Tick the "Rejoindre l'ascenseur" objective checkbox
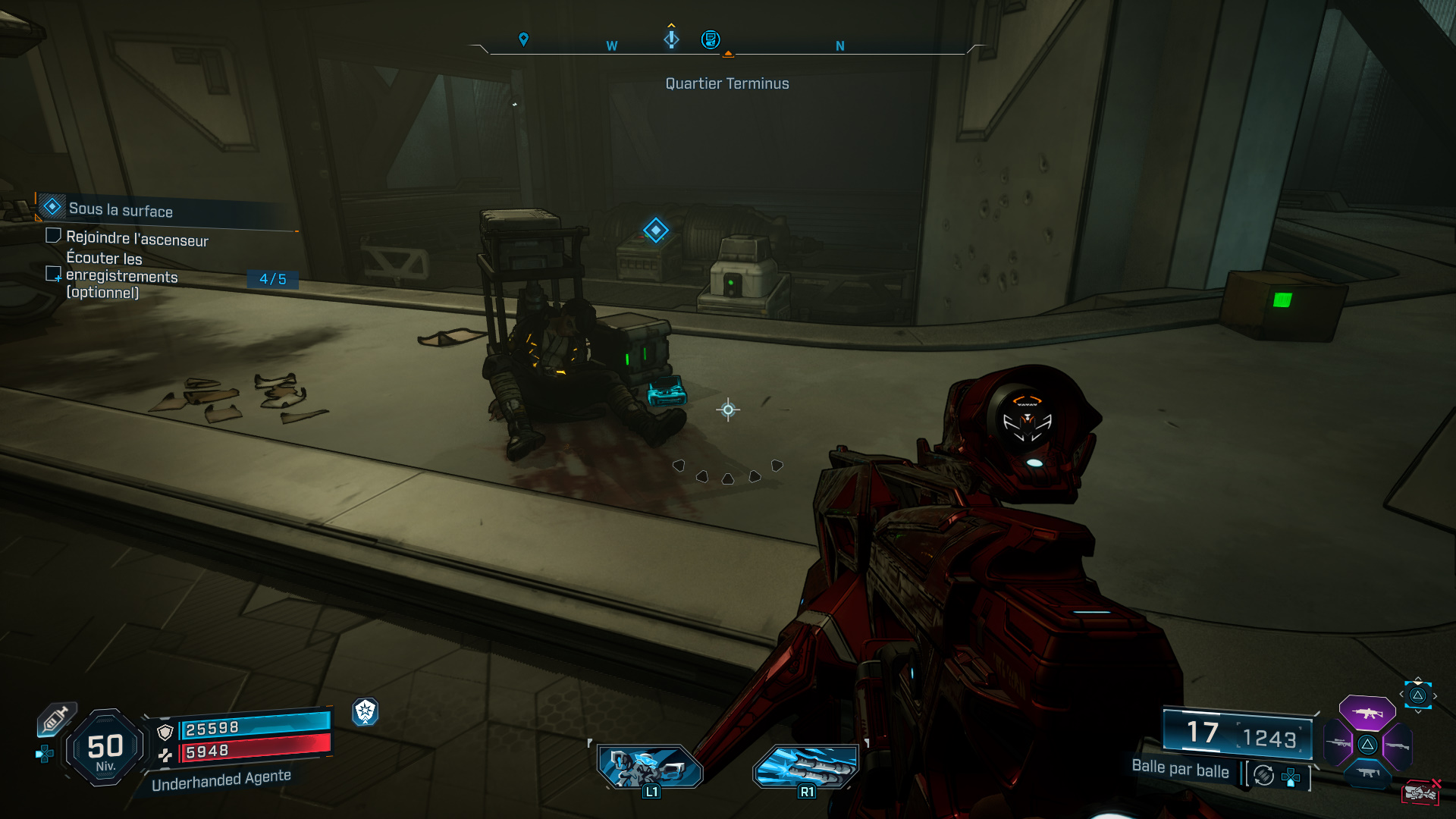This screenshot has width=1456, height=819. point(53,236)
